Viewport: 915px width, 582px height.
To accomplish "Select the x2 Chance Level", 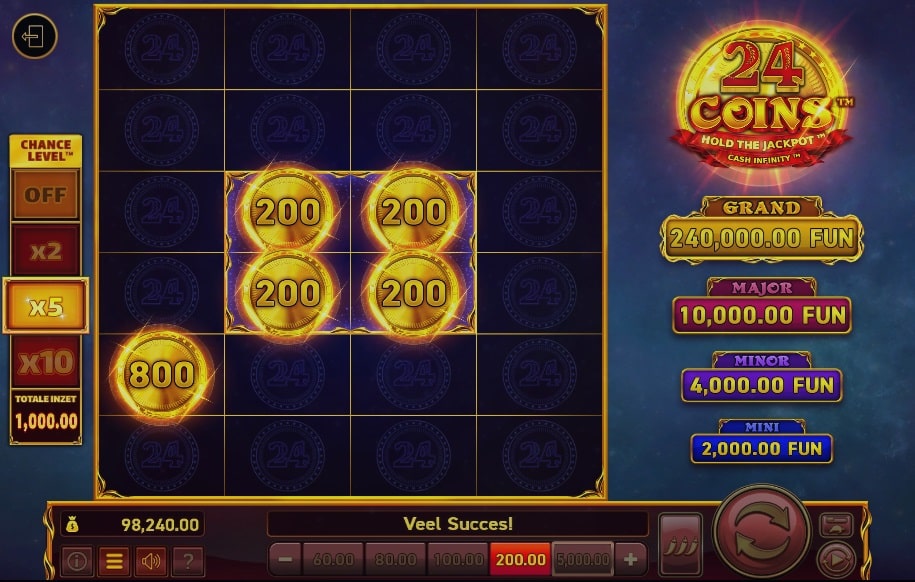I will coord(46,250).
